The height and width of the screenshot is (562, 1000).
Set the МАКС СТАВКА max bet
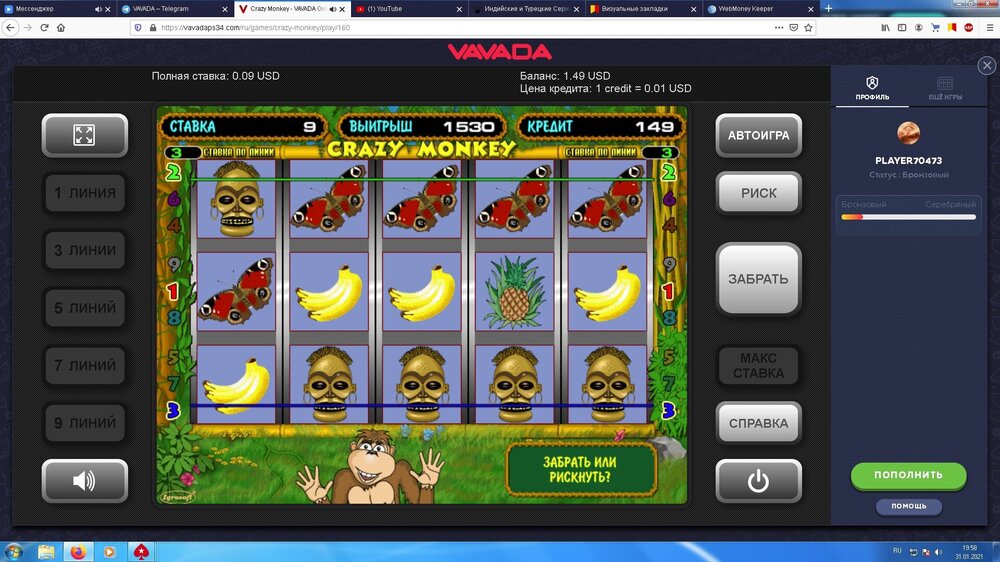pos(758,366)
